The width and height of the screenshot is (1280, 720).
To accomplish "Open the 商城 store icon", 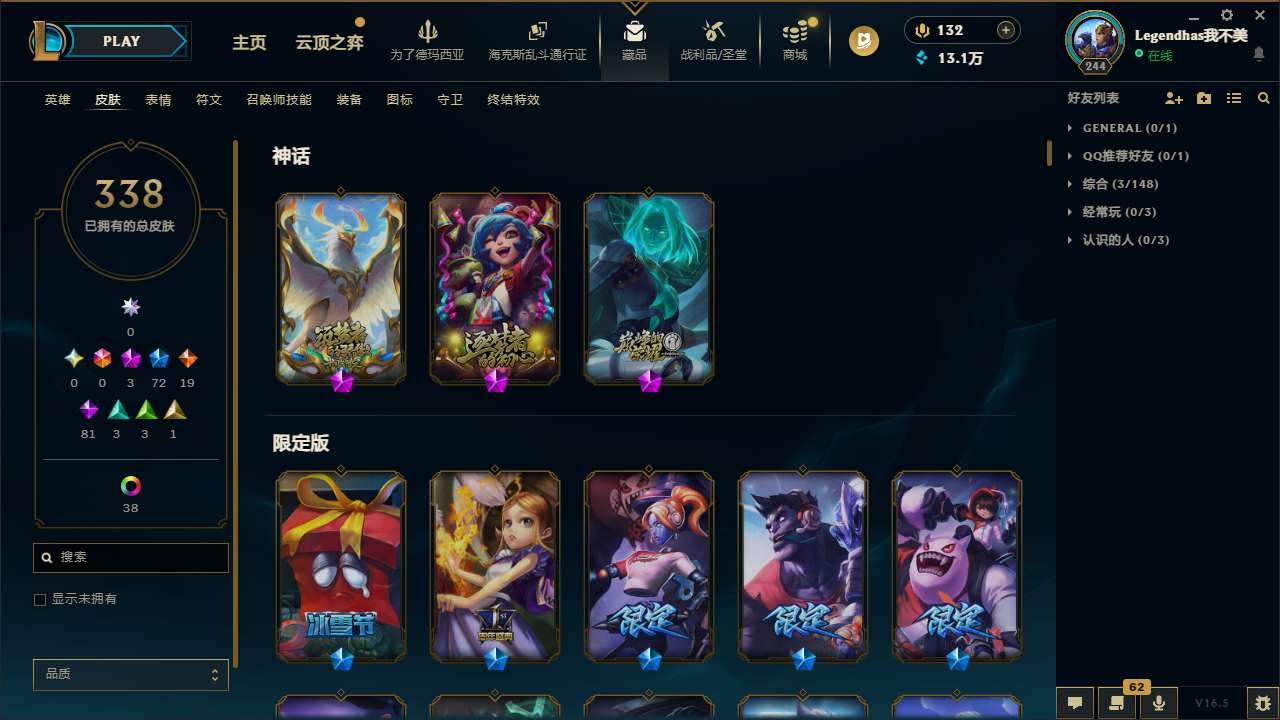I will click(x=794, y=32).
